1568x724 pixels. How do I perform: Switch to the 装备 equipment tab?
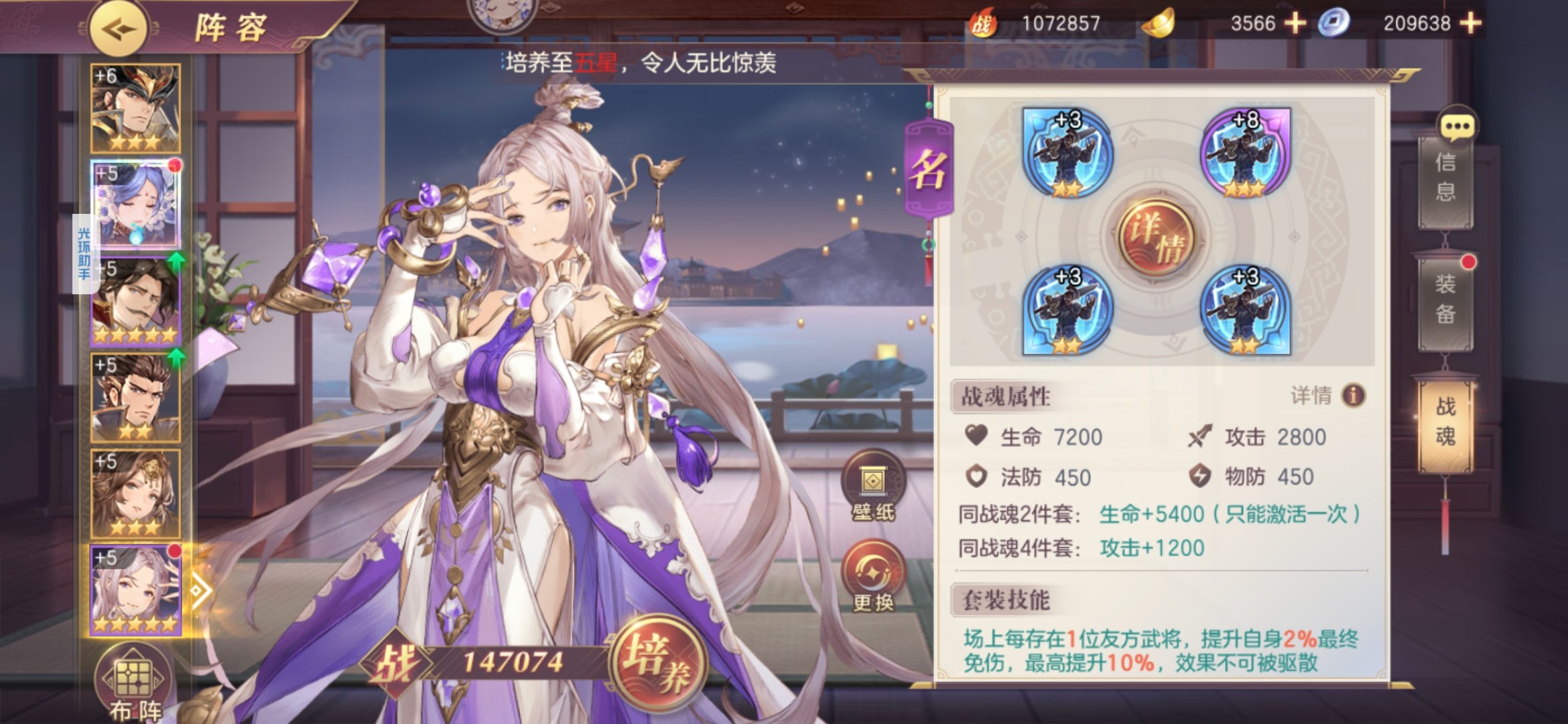(x=1445, y=300)
